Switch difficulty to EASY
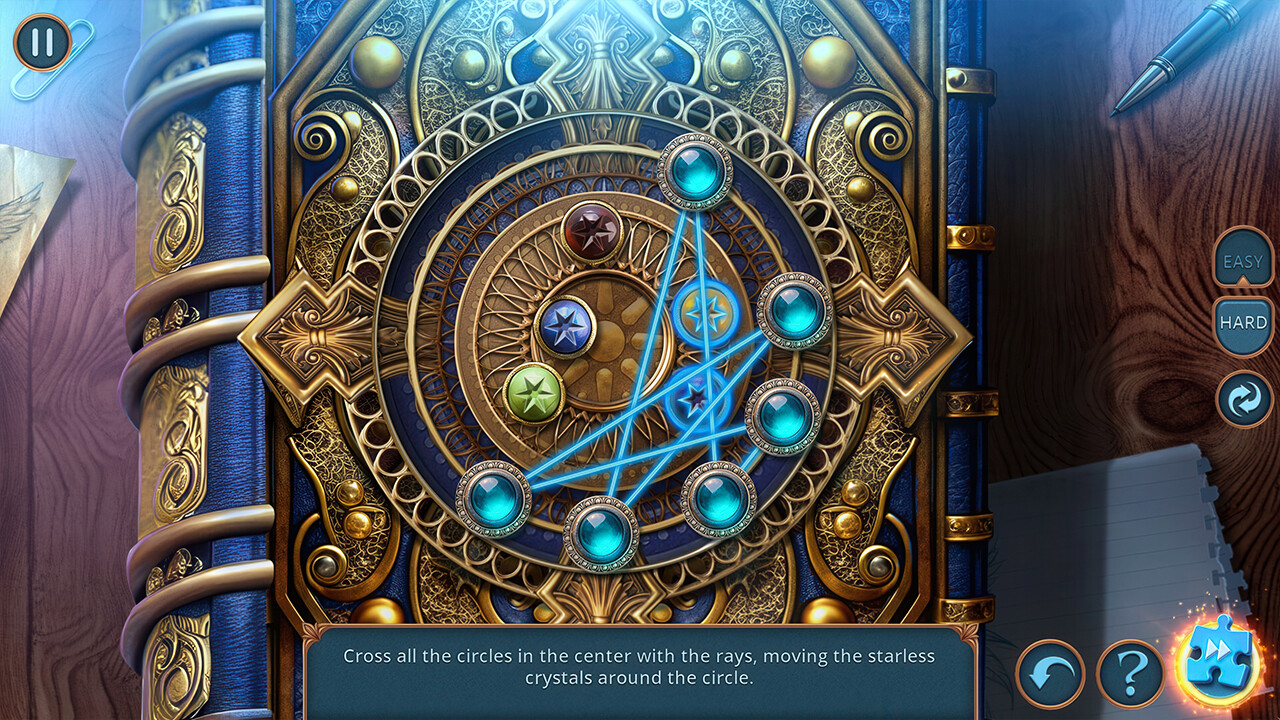The image size is (1280, 720). click(x=1243, y=262)
